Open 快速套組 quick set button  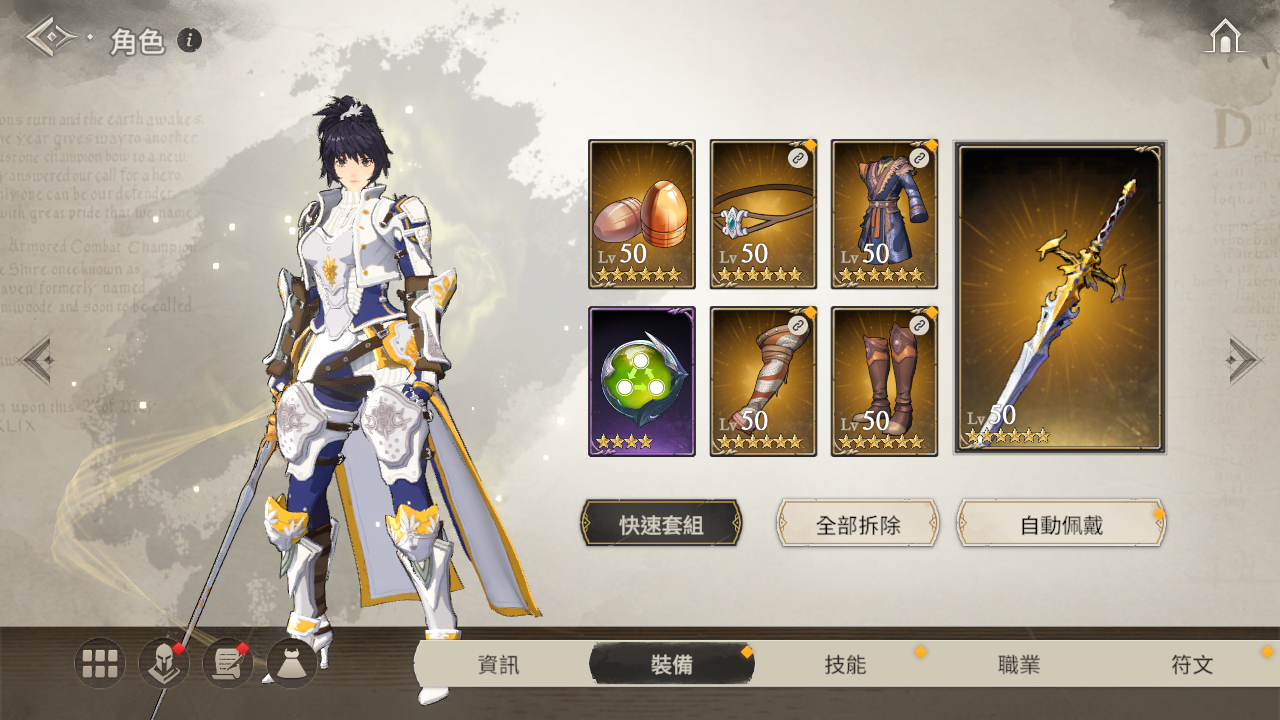click(x=661, y=524)
